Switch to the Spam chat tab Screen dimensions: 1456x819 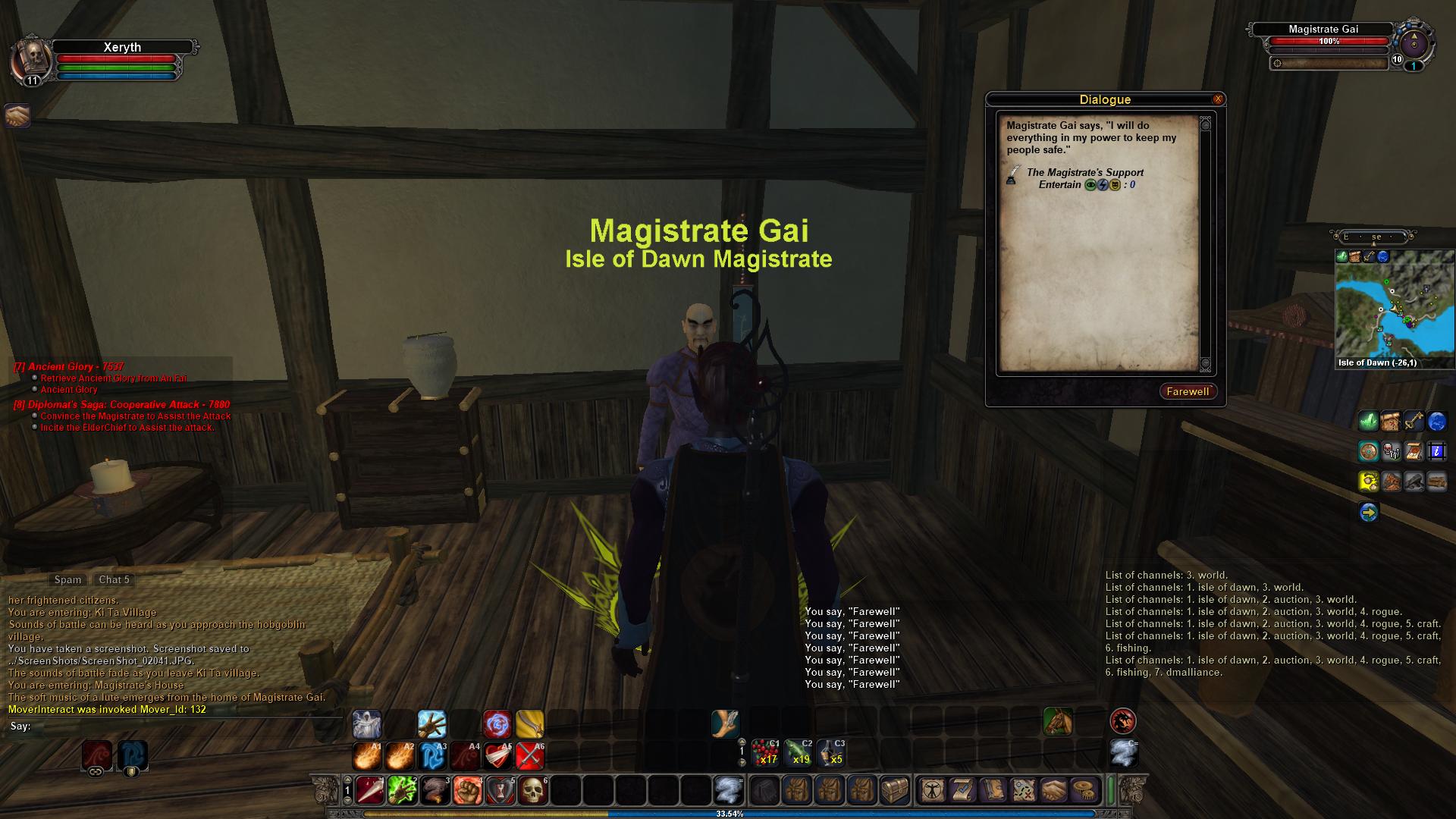67,579
